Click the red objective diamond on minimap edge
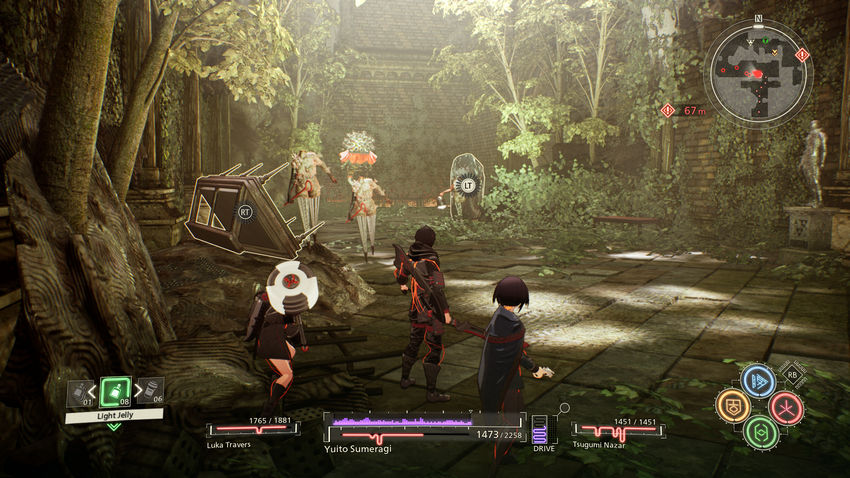Viewport: 850px width, 478px height. [801, 54]
